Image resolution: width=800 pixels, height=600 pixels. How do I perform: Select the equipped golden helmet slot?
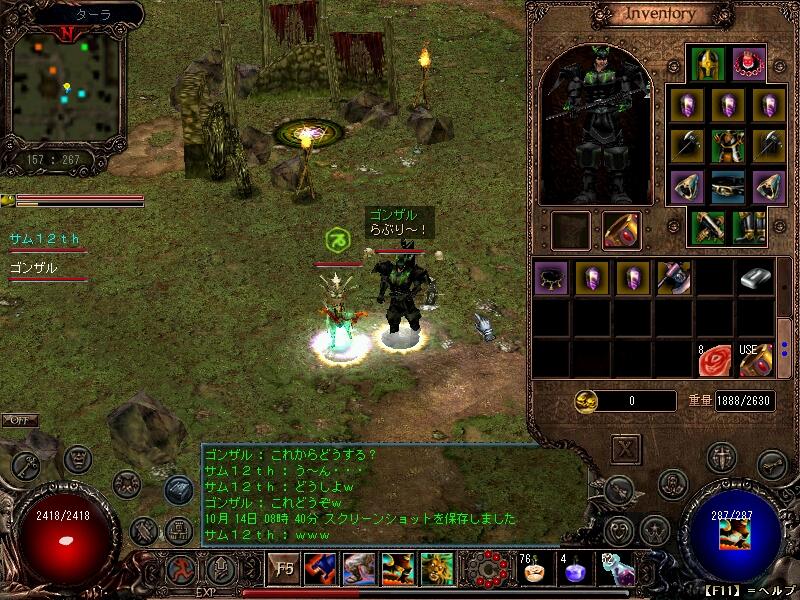[708, 64]
